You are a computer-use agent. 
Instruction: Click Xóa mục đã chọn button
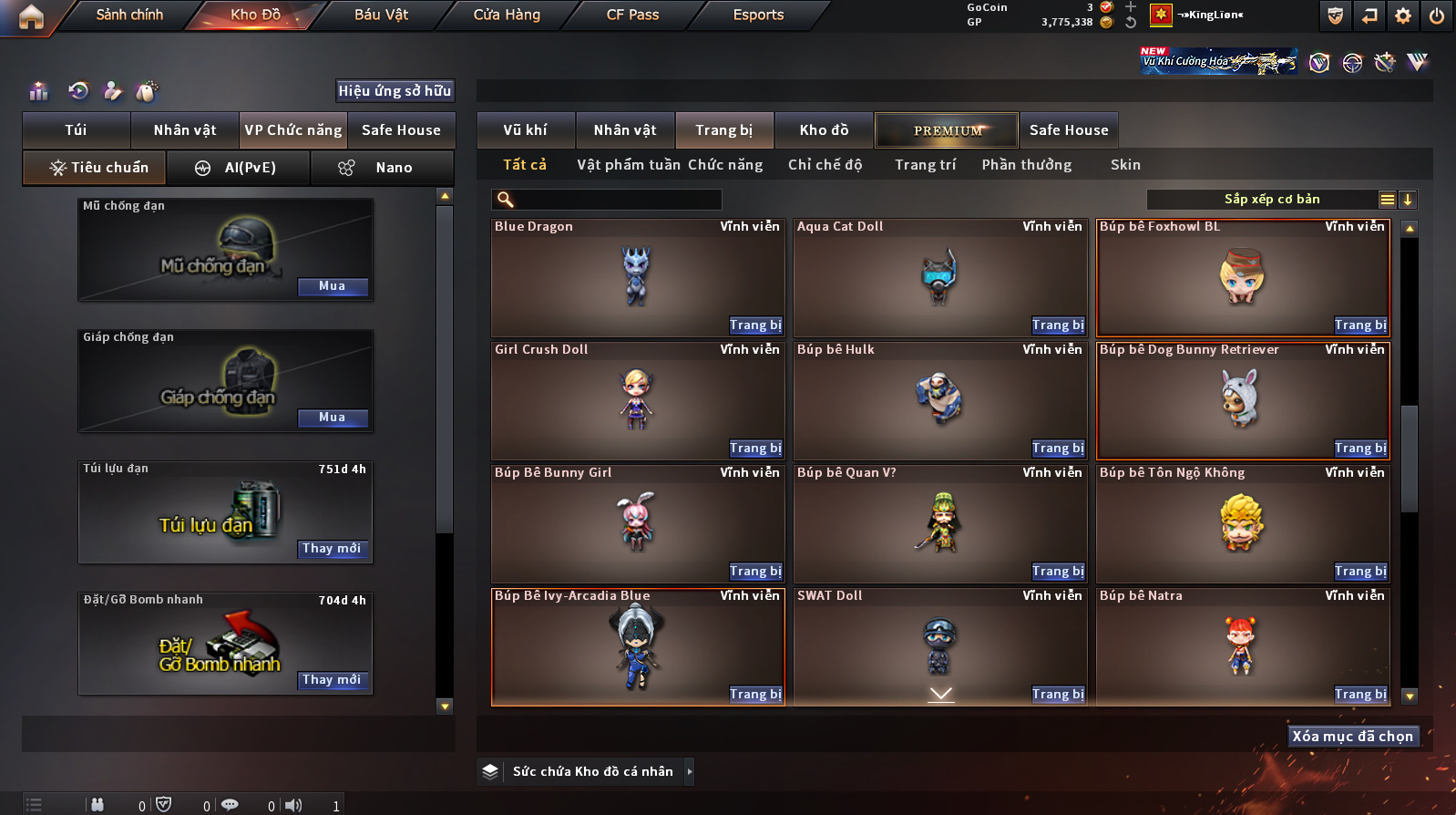tap(1353, 737)
